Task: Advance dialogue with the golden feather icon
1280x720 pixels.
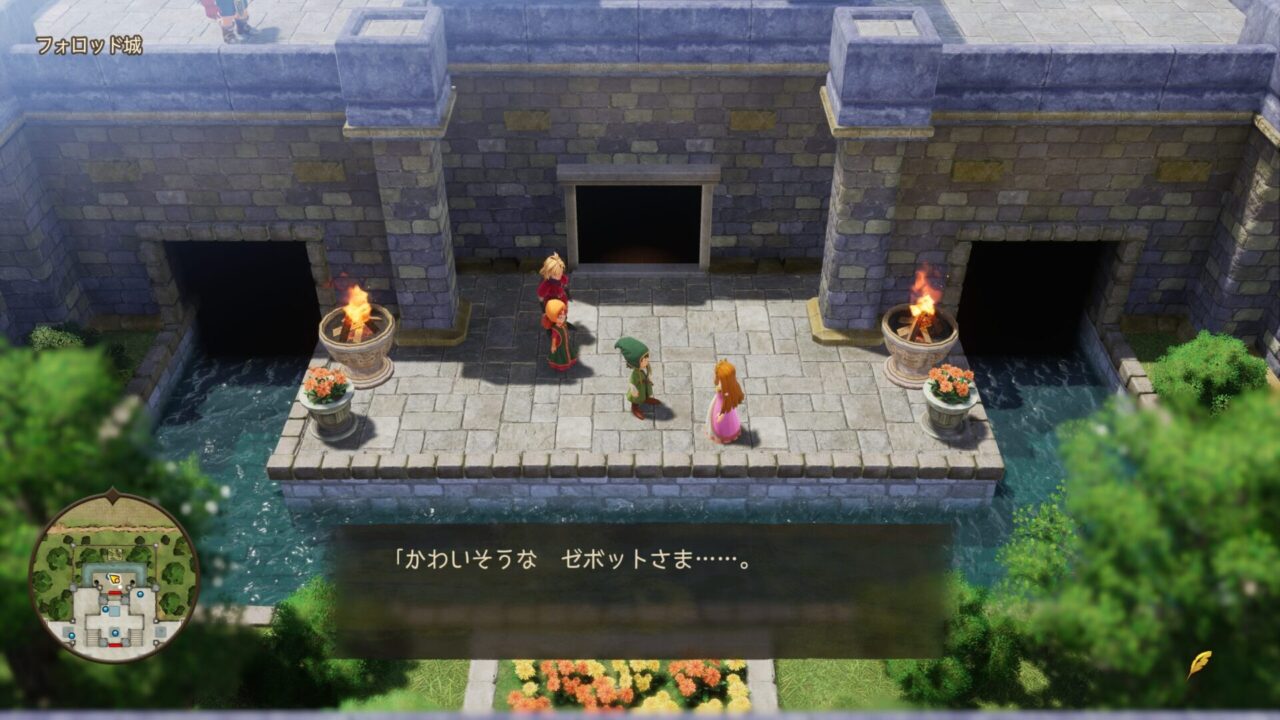Action: click(x=1199, y=664)
